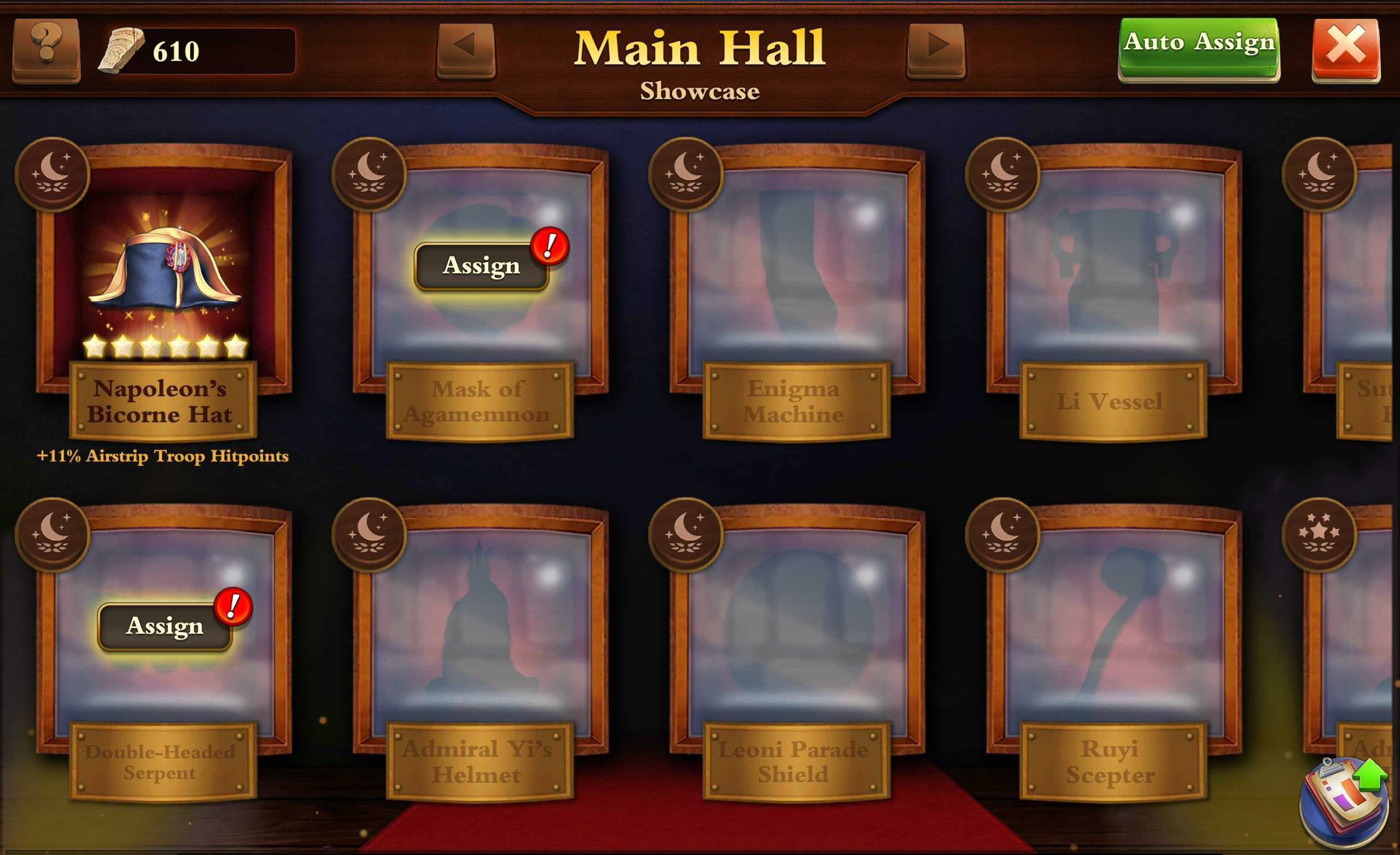Screen dimensions: 1400x855
Task: Assign an artifact to Mask of Agamemnon
Action: tap(481, 266)
